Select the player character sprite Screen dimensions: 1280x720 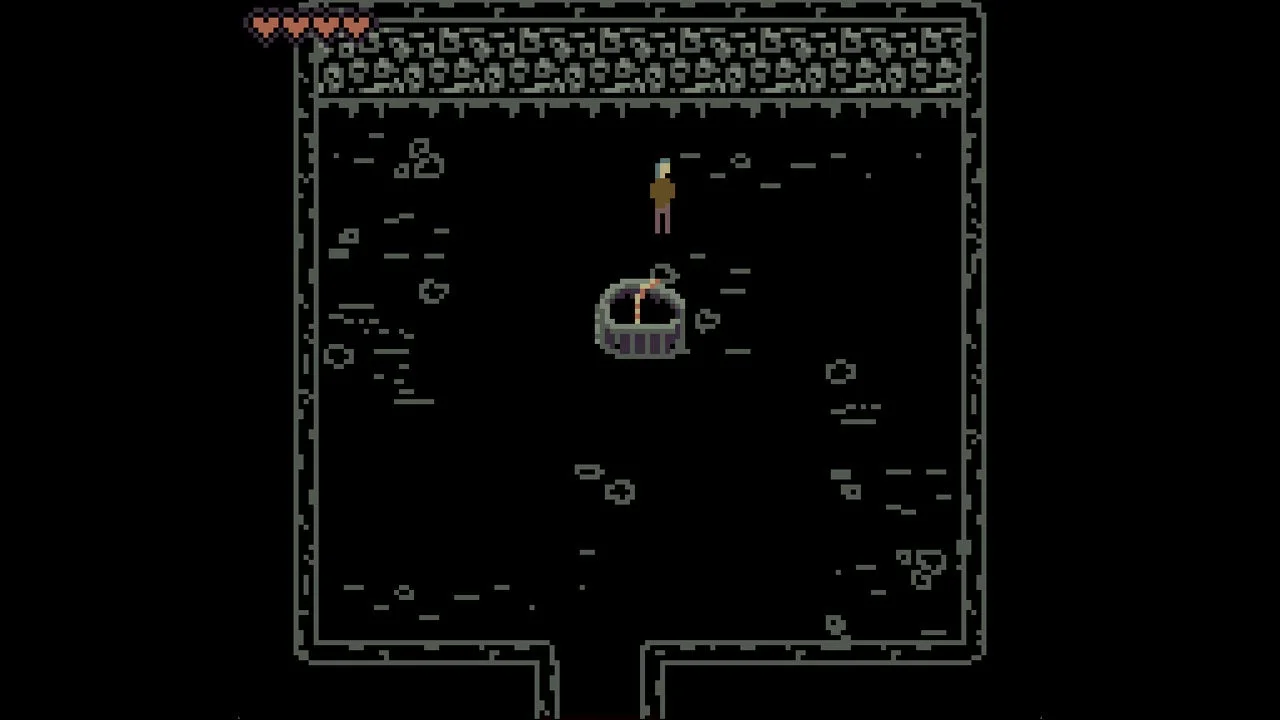pyautogui.click(x=662, y=195)
